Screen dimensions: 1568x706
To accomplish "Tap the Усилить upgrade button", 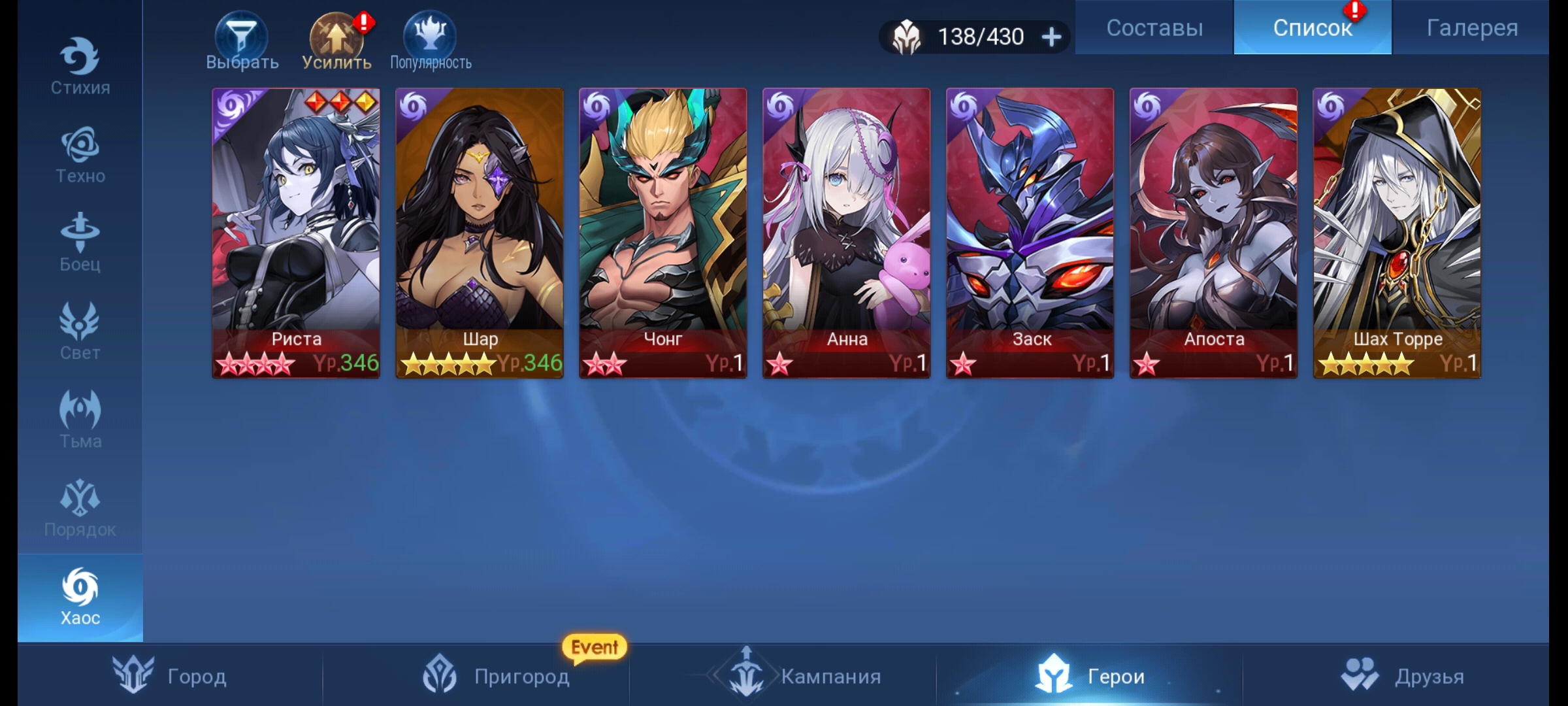I will 336,41.
